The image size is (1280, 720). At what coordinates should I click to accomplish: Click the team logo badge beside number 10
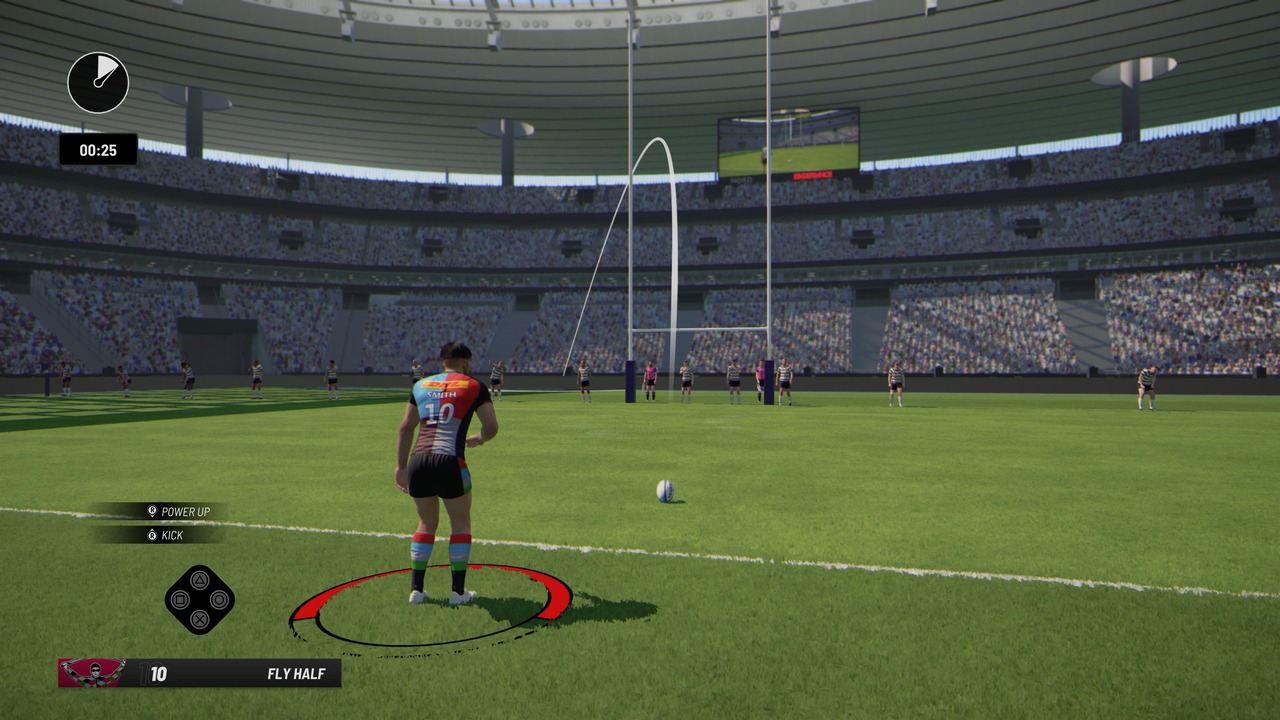pyautogui.click(x=92, y=673)
